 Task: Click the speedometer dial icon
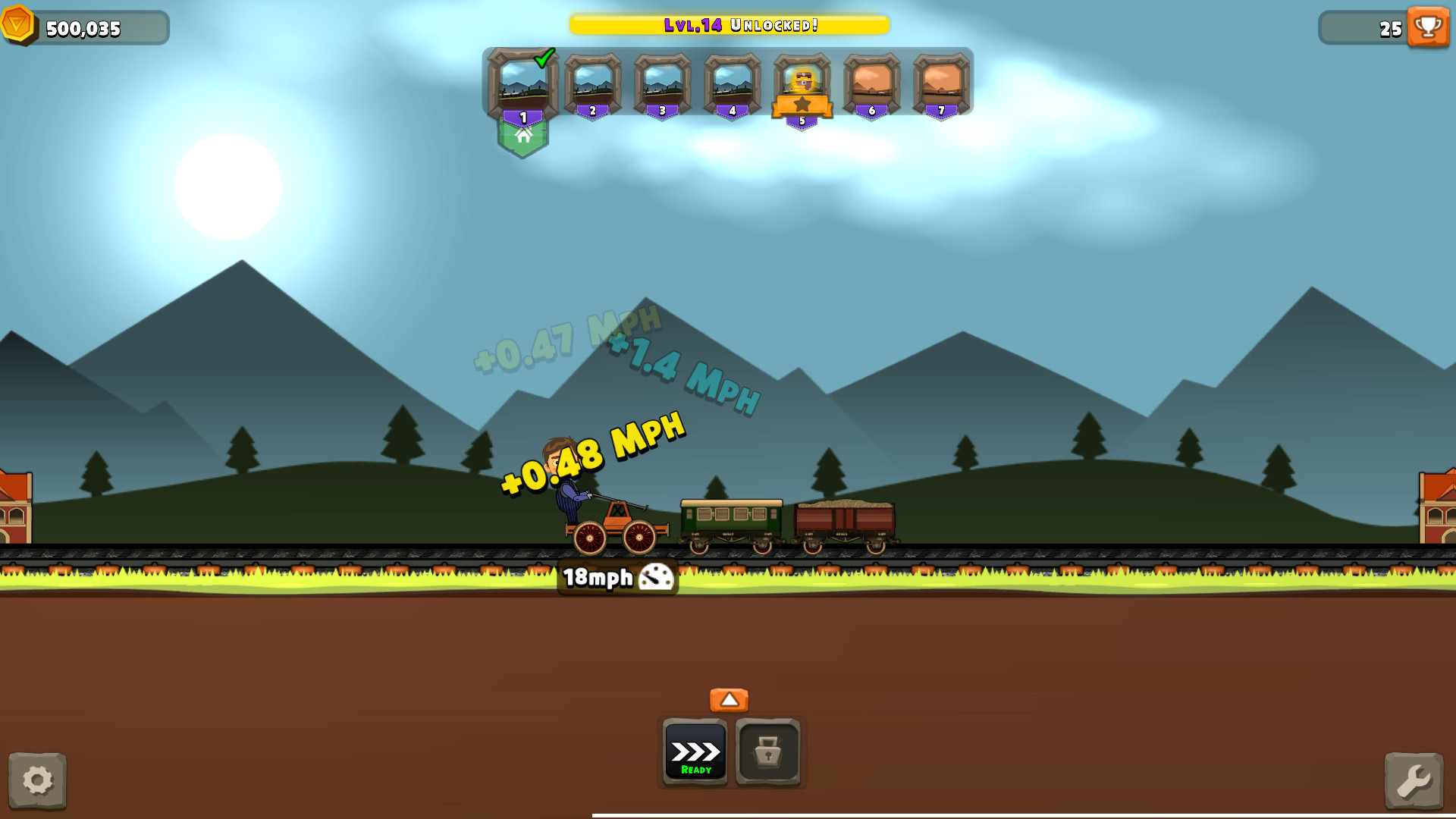pyautogui.click(x=654, y=578)
